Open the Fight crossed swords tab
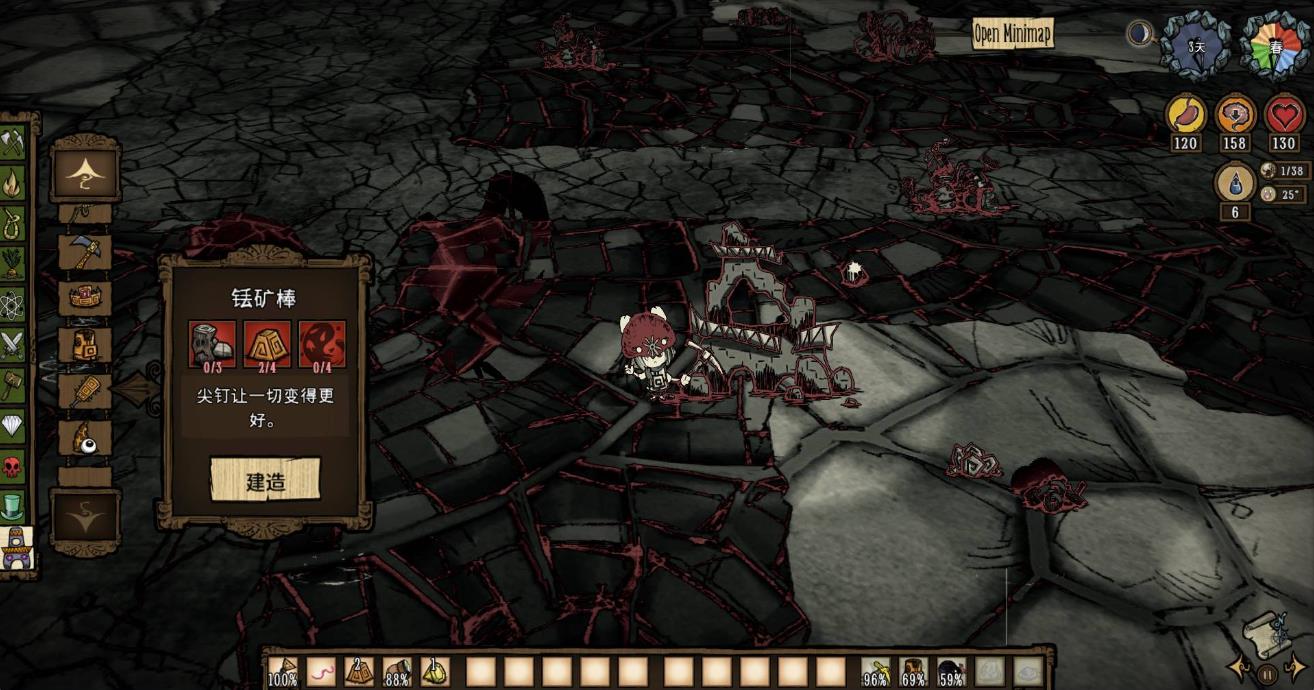This screenshot has height=690, width=1314. point(12,345)
